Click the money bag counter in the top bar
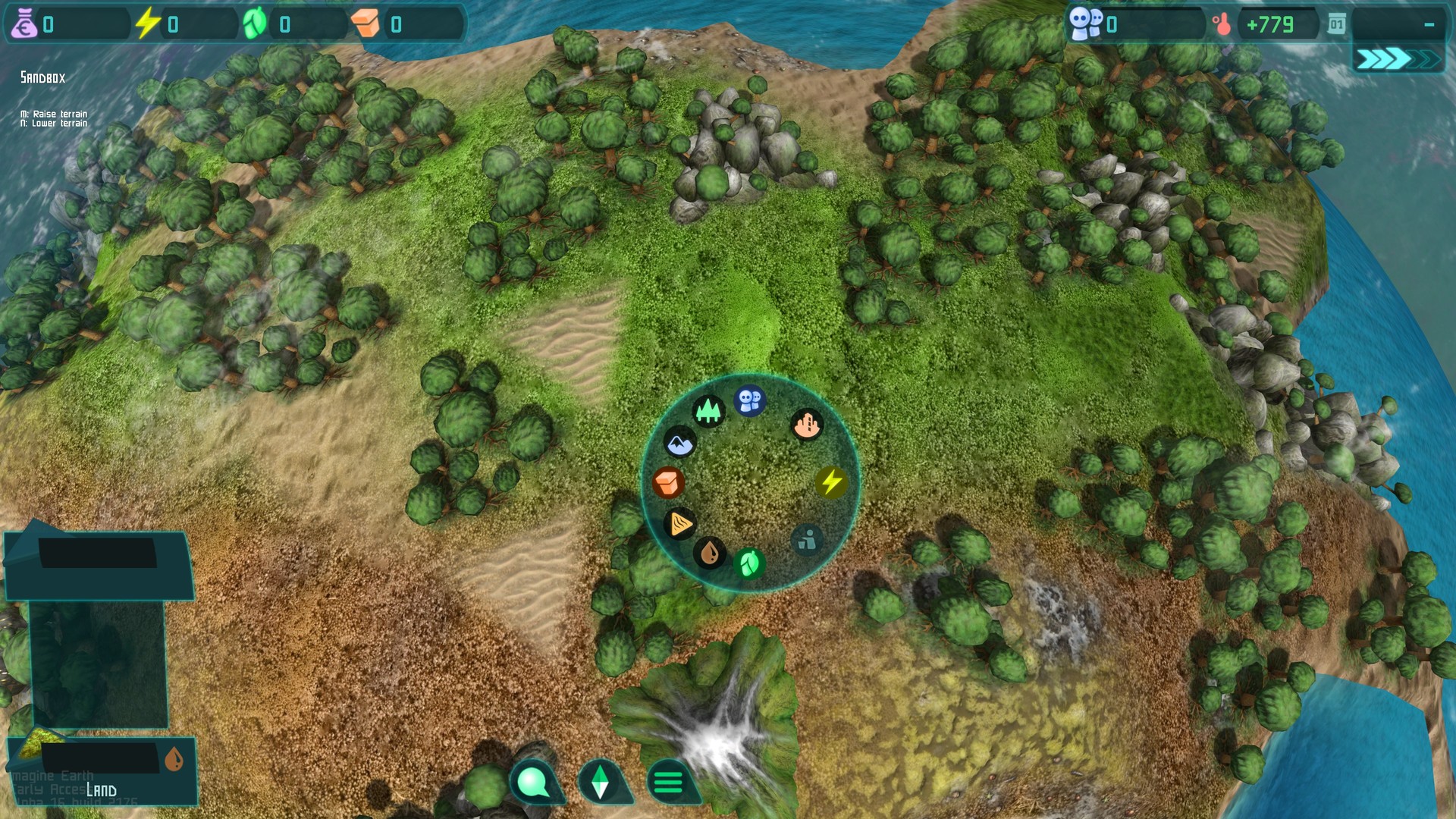Image resolution: width=1456 pixels, height=819 pixels. tap(27, 24)
